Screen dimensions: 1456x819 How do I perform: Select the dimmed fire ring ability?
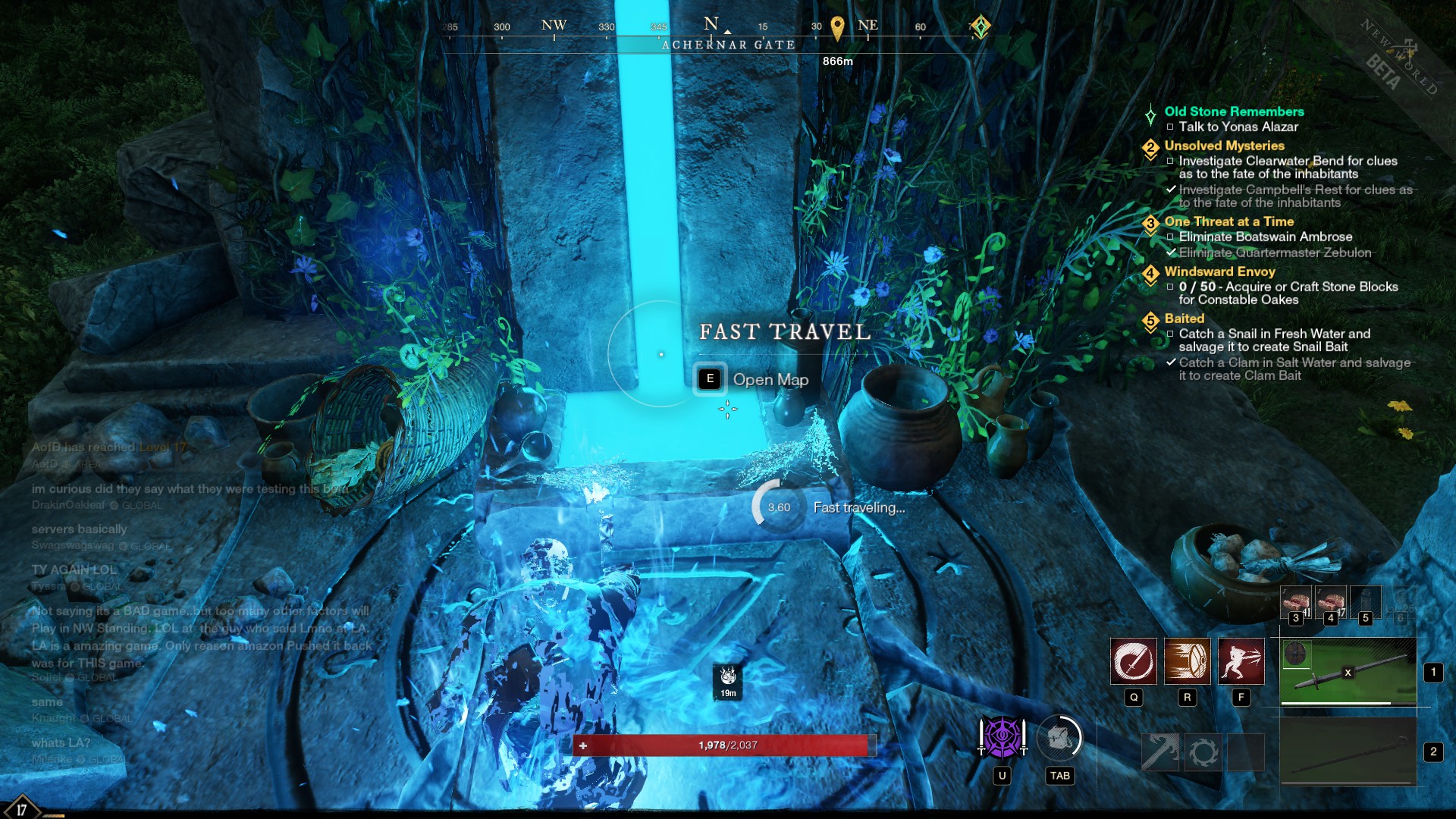click(x=1203, y=752)
